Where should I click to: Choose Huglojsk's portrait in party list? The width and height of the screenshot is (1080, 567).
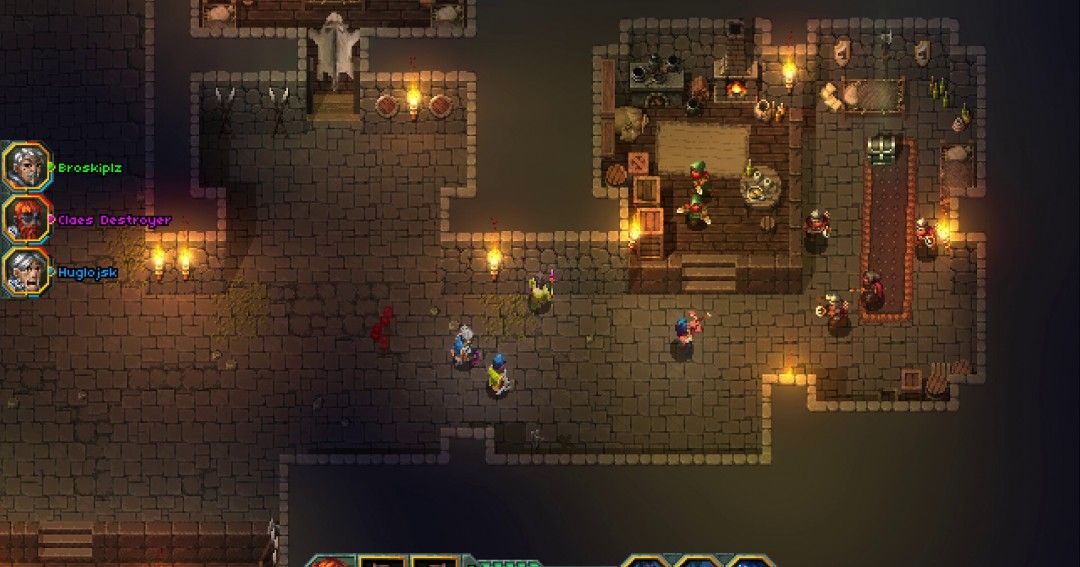25,271
